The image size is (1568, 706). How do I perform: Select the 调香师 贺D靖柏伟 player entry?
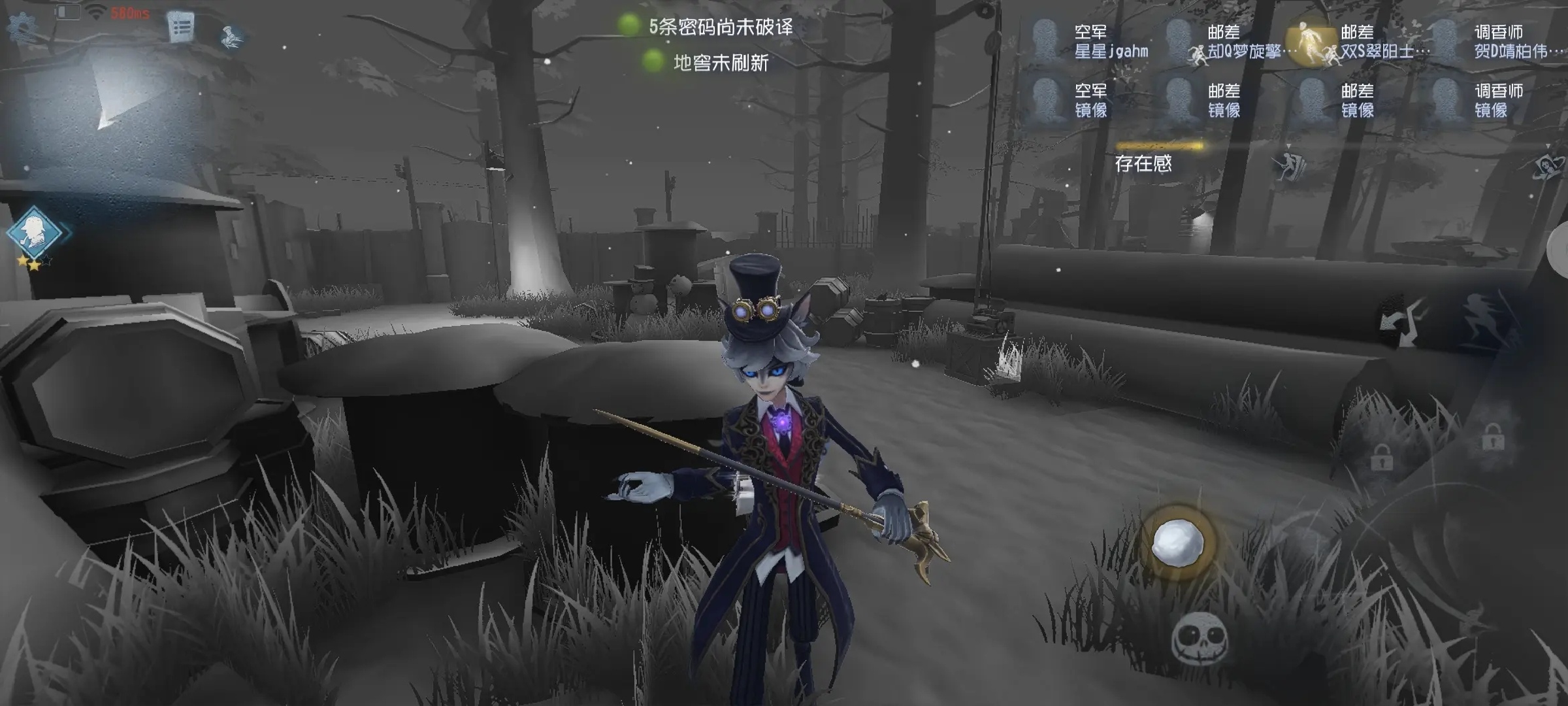[1496, 41]
